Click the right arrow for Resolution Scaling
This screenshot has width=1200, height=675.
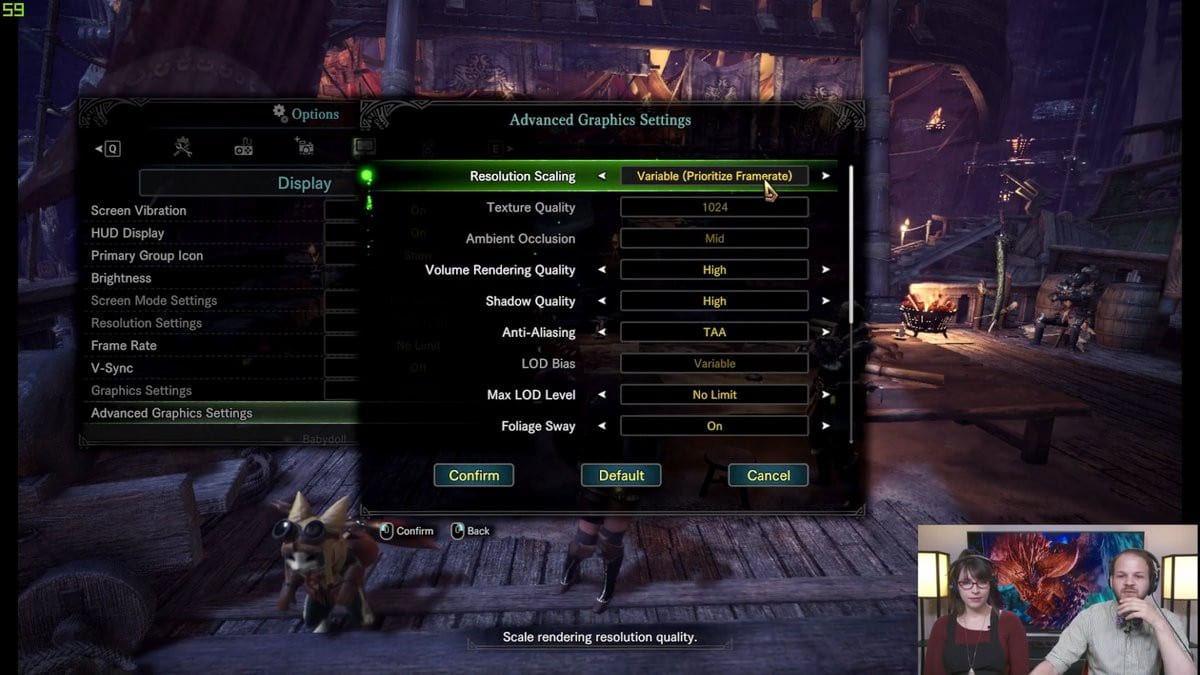826,176
